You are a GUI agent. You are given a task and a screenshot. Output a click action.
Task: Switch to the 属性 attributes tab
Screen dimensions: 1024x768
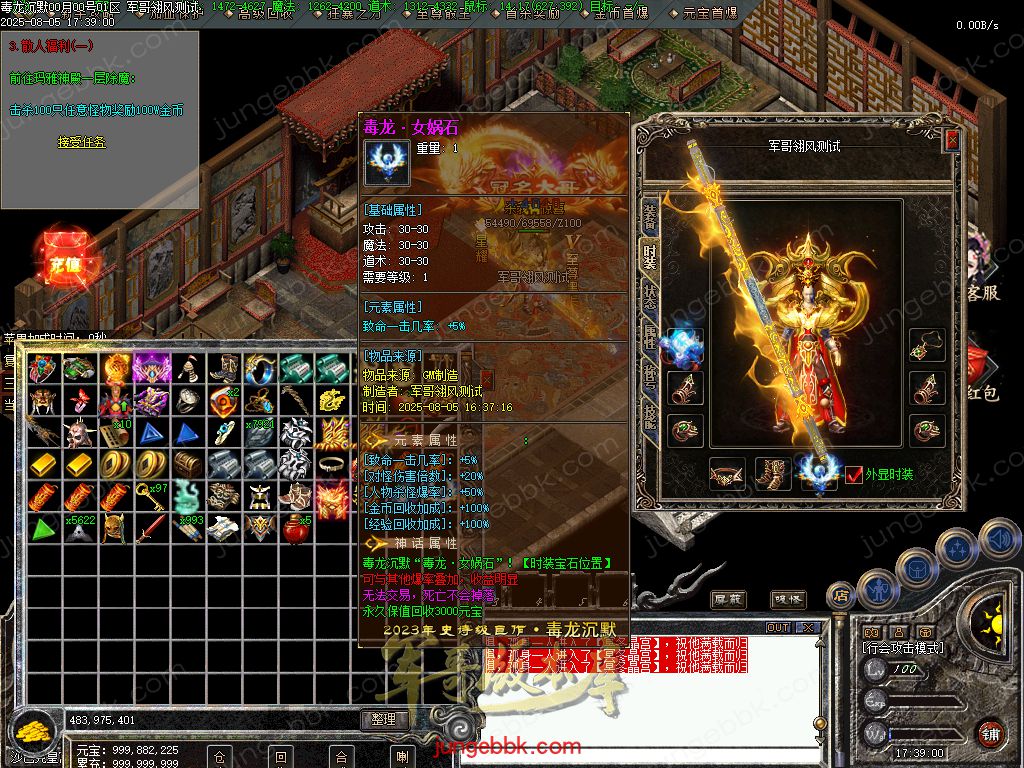tap(649, 337)
